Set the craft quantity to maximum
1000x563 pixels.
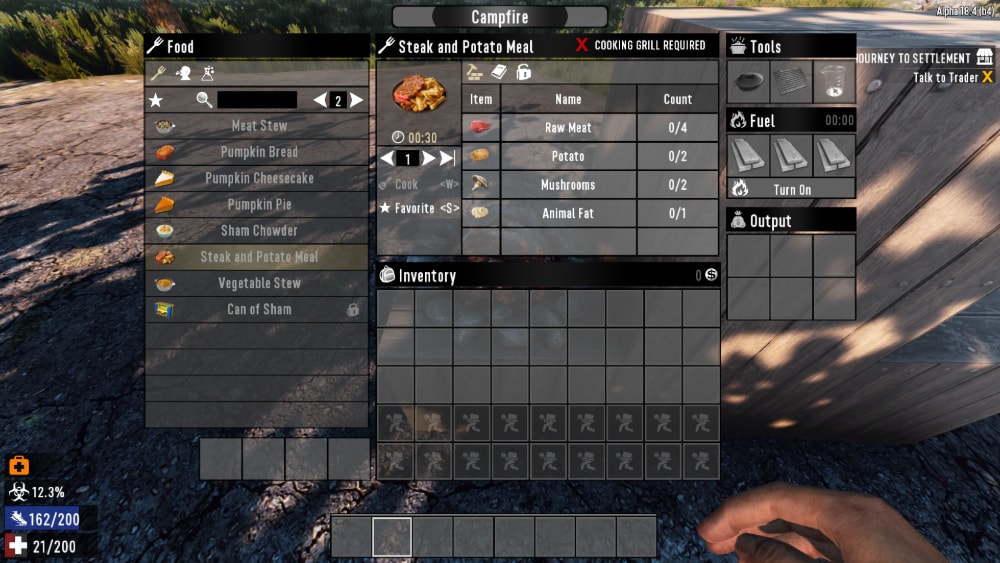click(447, 158)
